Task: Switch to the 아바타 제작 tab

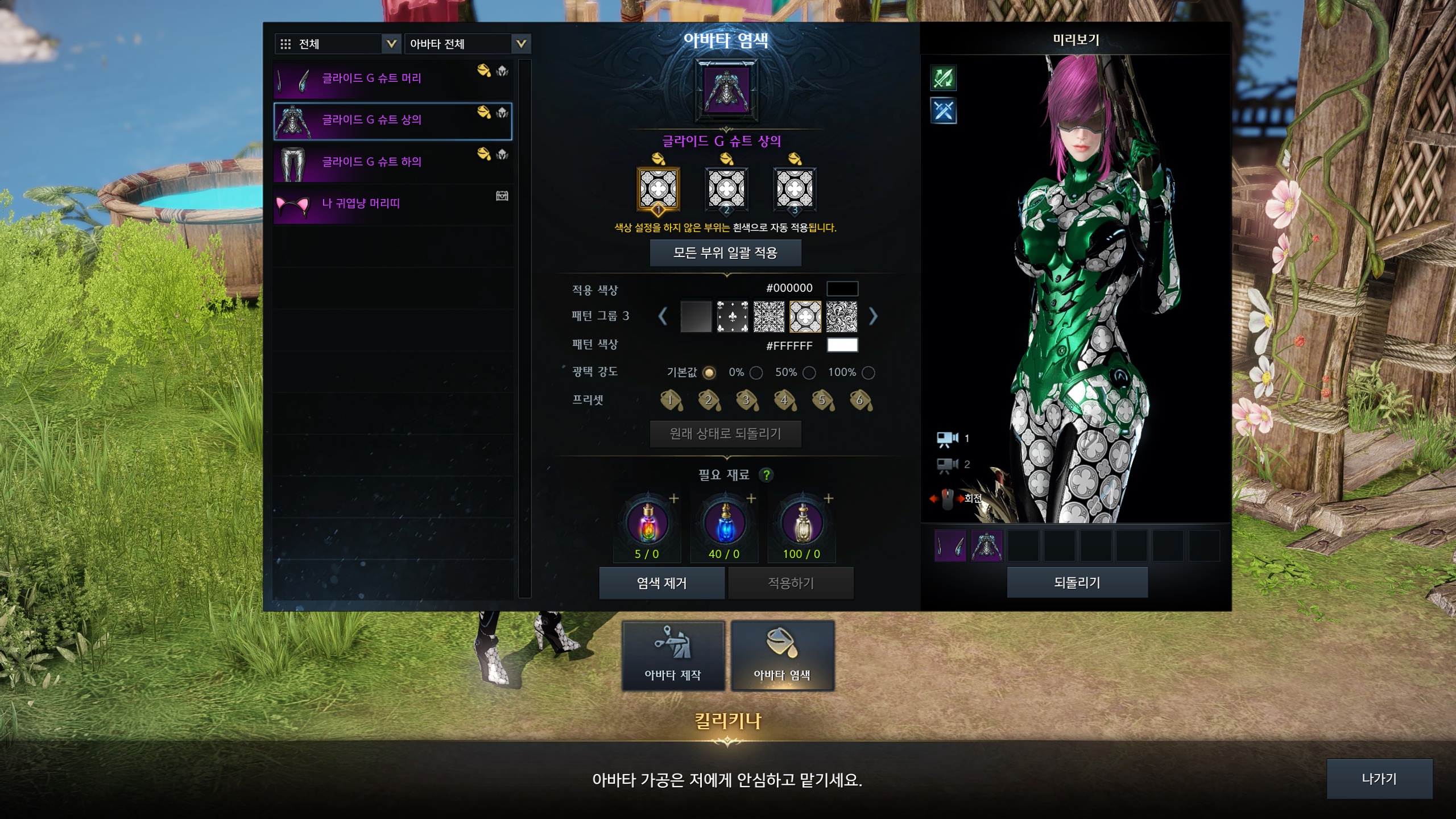Action: pos(673,656)
